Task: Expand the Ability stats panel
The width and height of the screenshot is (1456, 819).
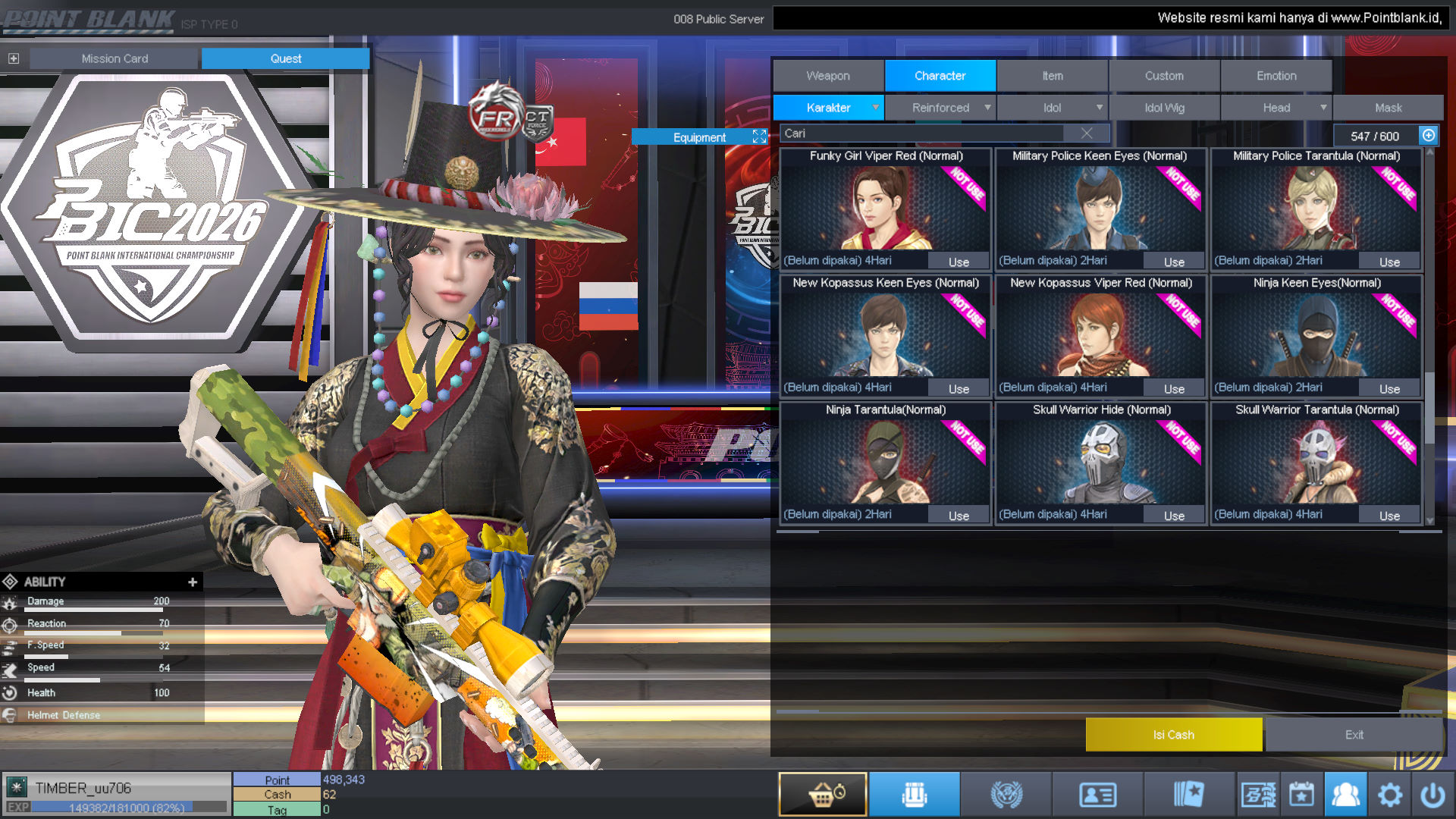Action: coord(193,582)
